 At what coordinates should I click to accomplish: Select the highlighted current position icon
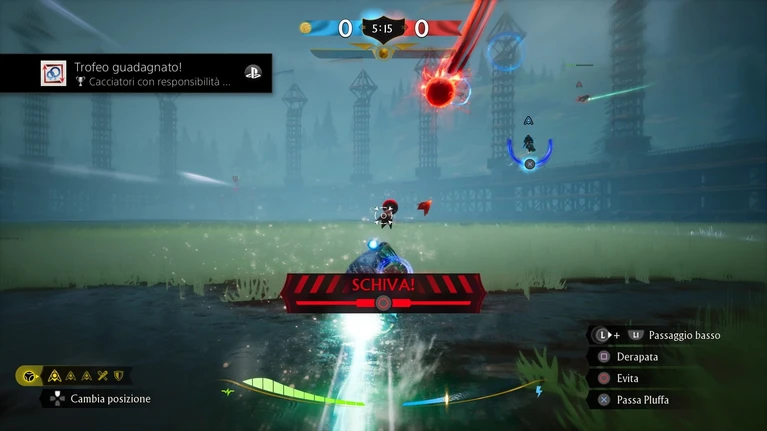point(30,376)
